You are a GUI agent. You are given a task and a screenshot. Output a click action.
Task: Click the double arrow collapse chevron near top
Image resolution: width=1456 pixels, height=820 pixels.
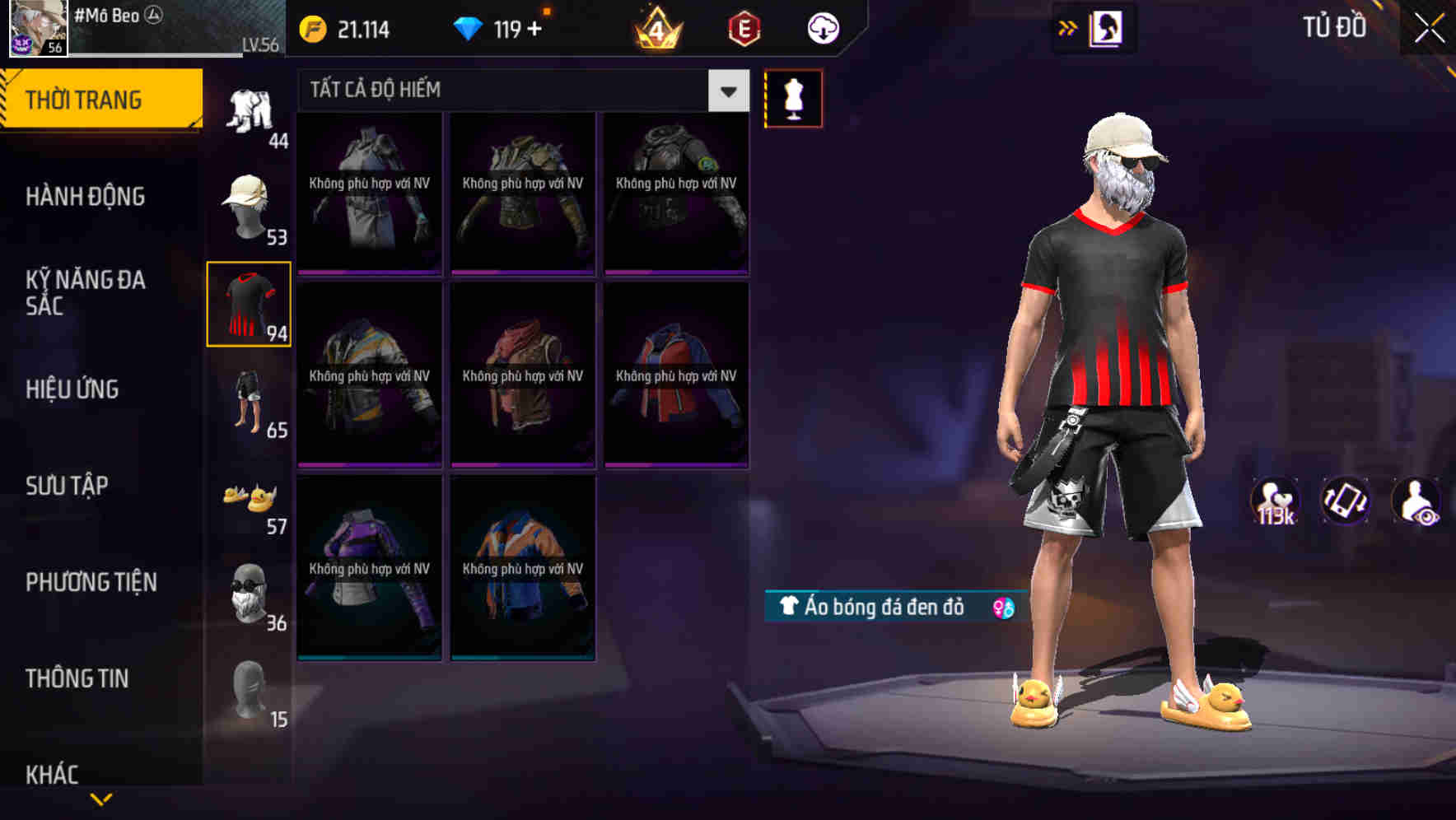coord(1067,27)
